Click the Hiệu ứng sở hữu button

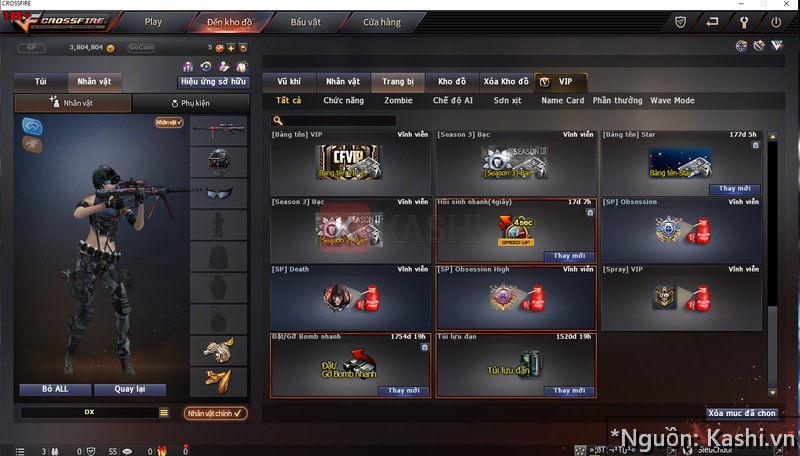click(x=214, y=82)
